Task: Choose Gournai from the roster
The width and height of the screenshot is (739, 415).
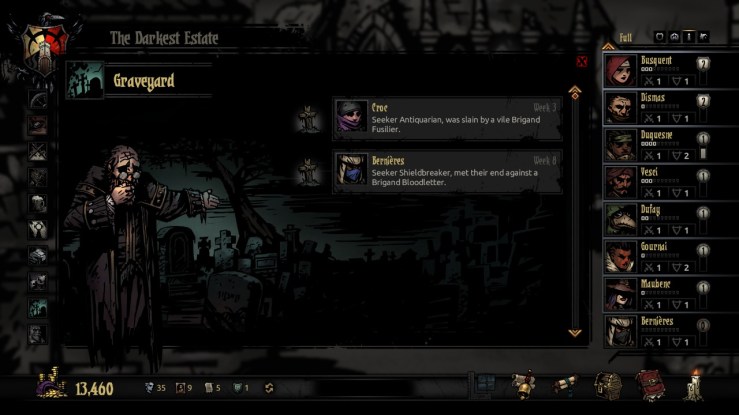Action: (x=655, y=257)
